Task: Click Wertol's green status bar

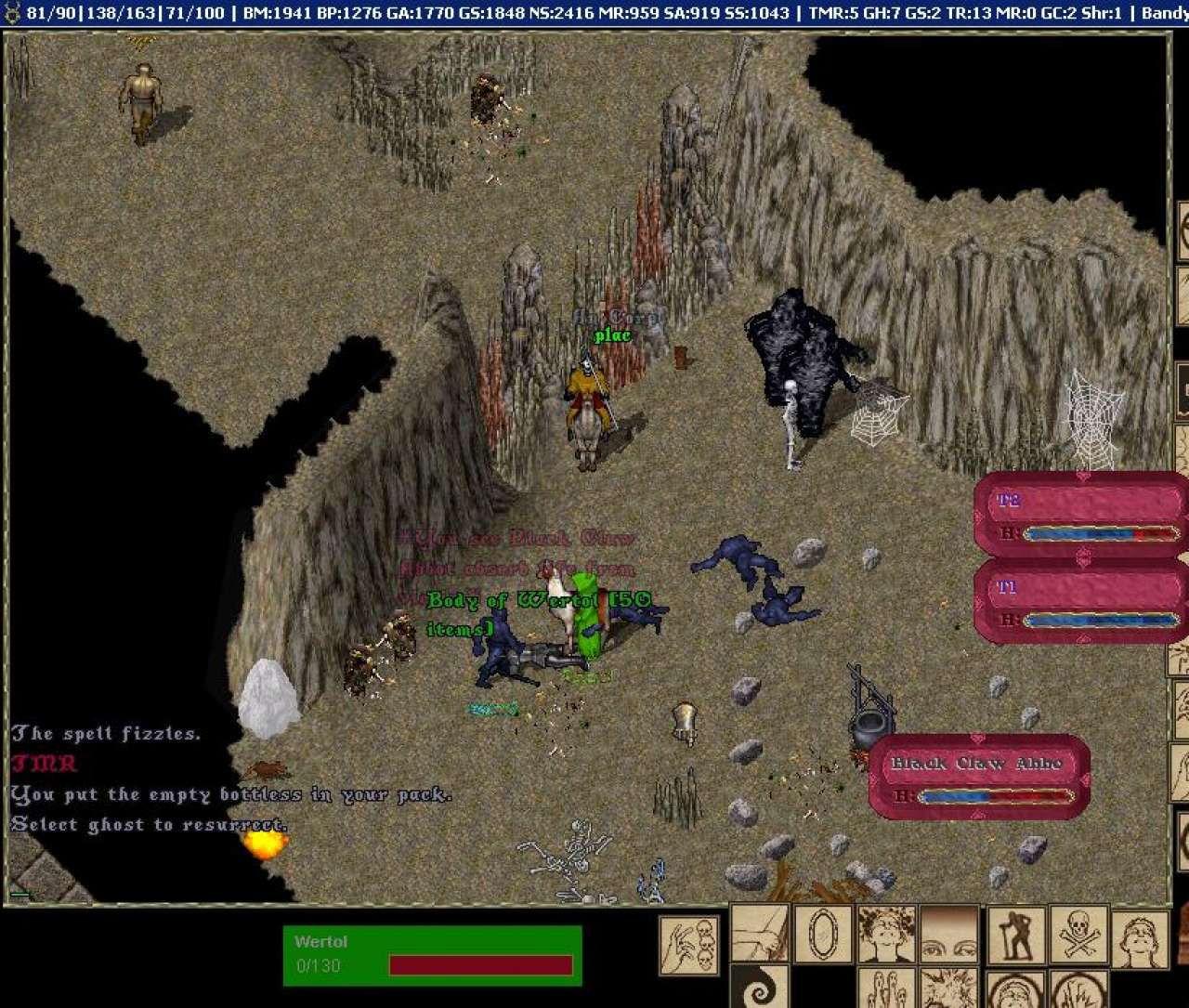Action: click(432, 954)
